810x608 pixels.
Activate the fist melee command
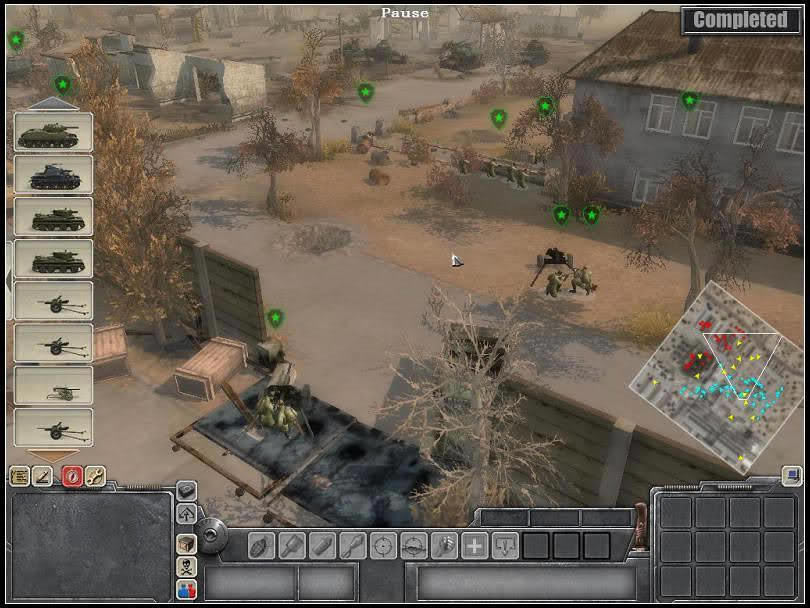coord(444,546)
